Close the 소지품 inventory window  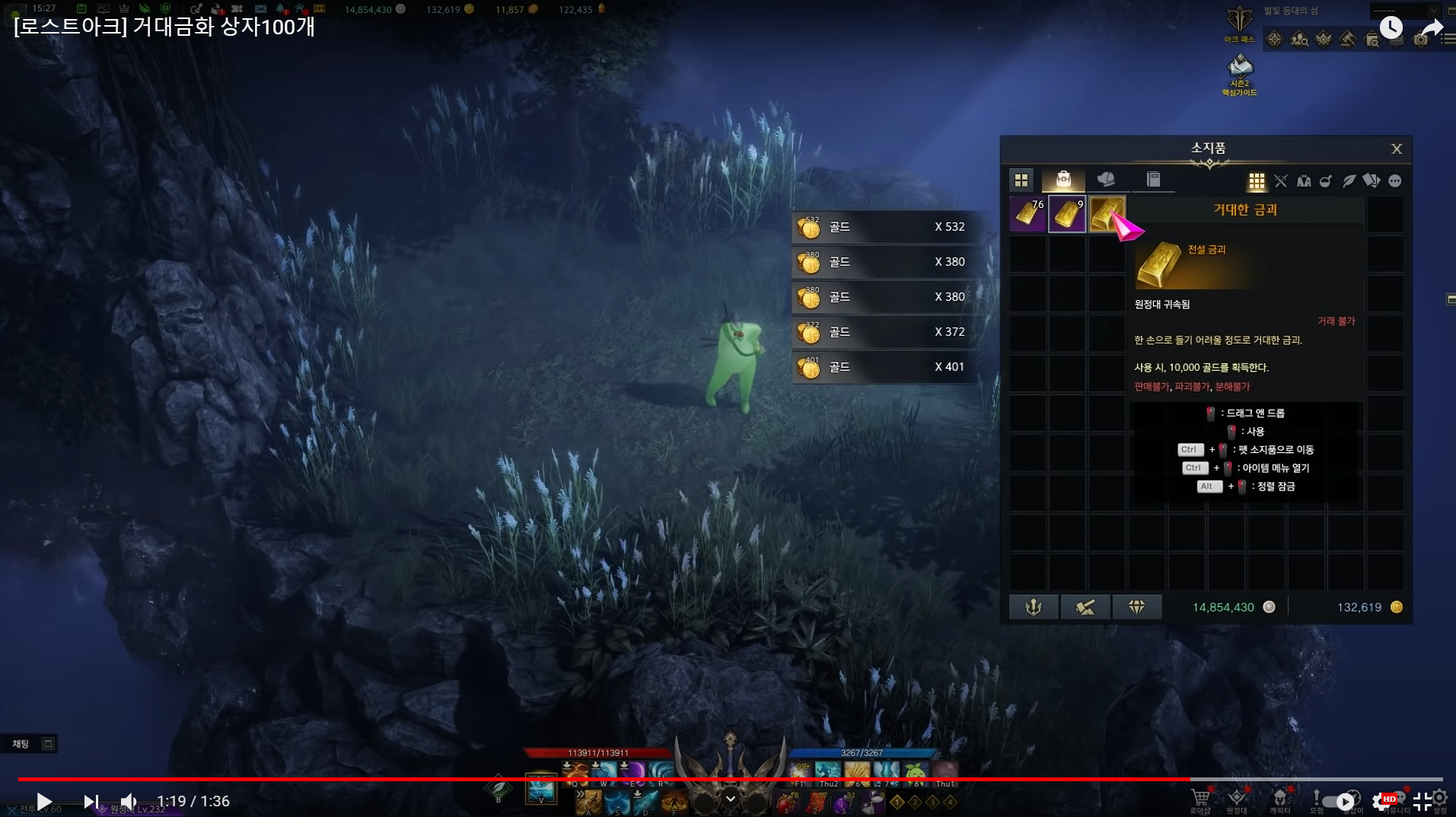pyautogui.click(x=1396, y=149)
